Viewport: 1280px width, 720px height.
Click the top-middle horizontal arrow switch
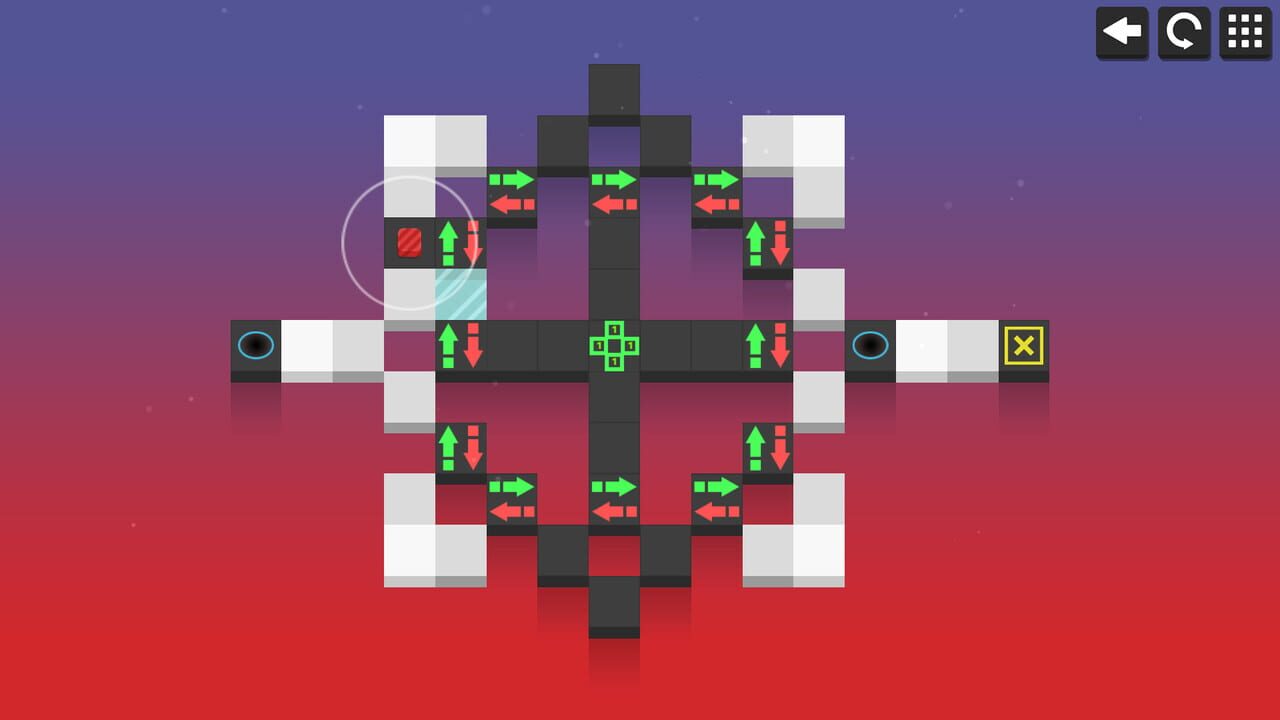point(614,192)
